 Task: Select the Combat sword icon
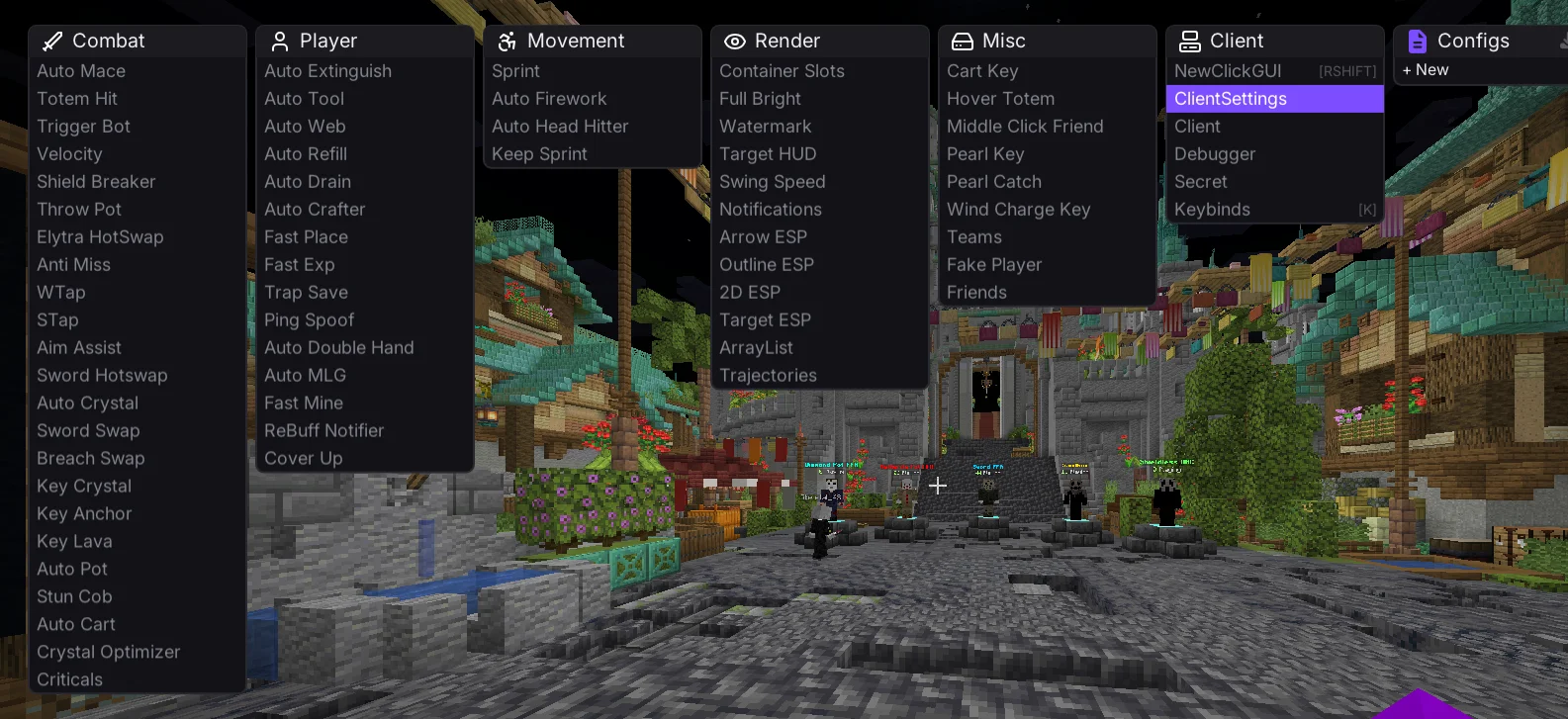[x=50, y=41]
